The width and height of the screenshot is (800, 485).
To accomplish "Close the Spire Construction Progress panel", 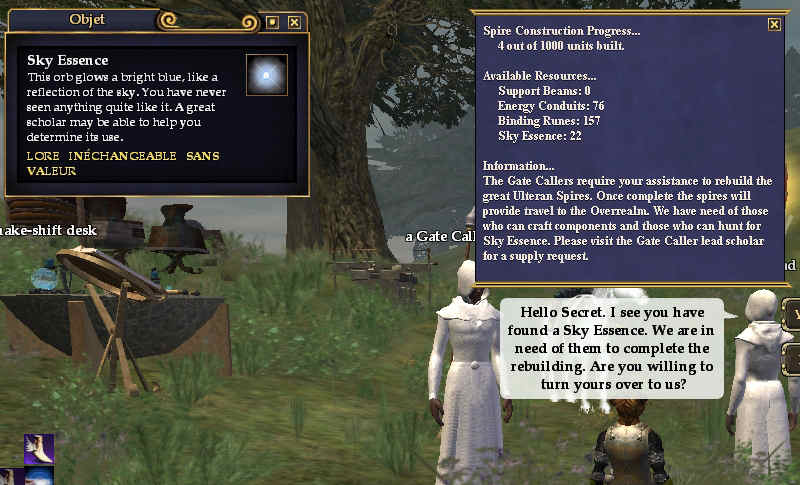I will [774, 25].
